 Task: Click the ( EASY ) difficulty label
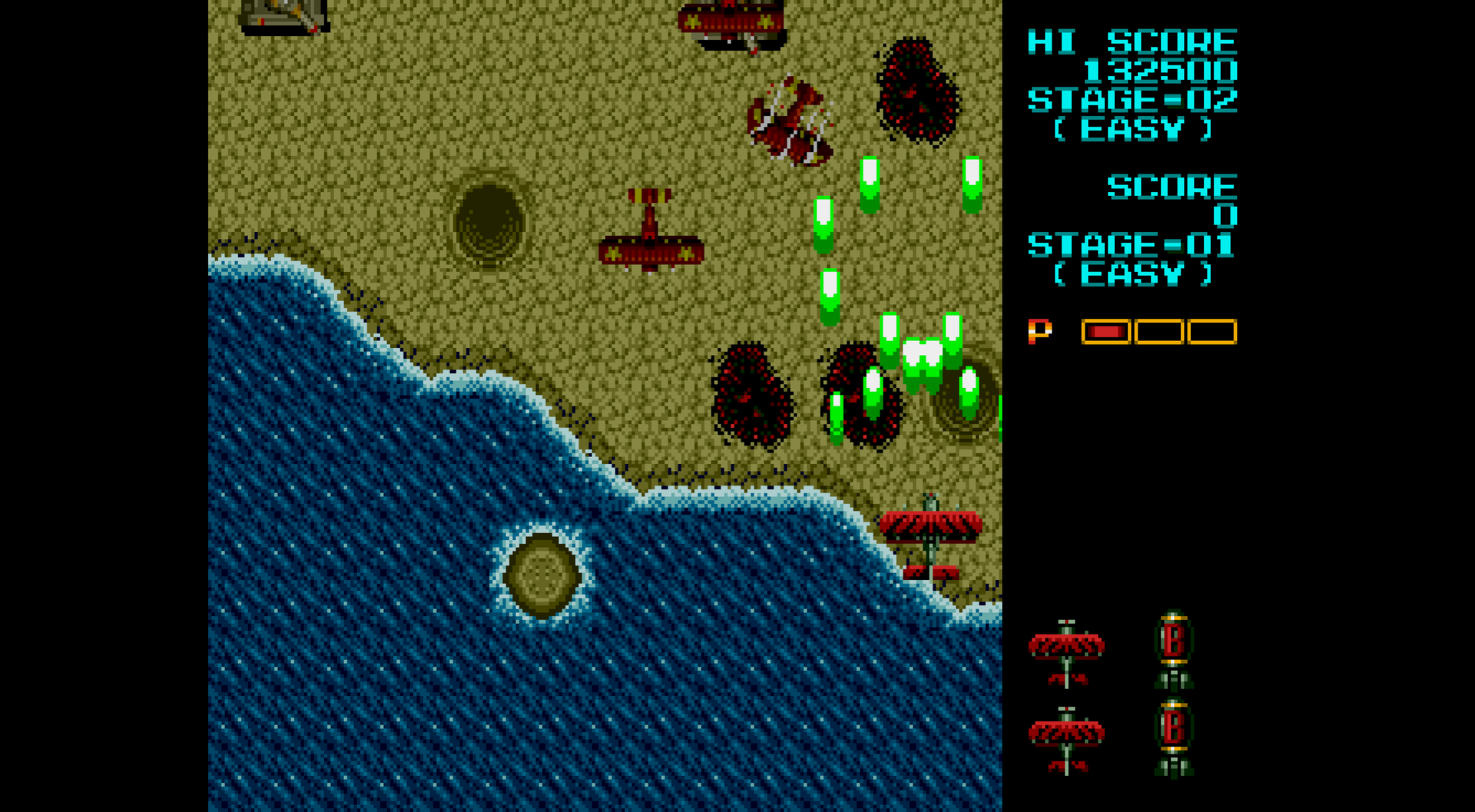pyautogui.click(x=1132, y=128)
